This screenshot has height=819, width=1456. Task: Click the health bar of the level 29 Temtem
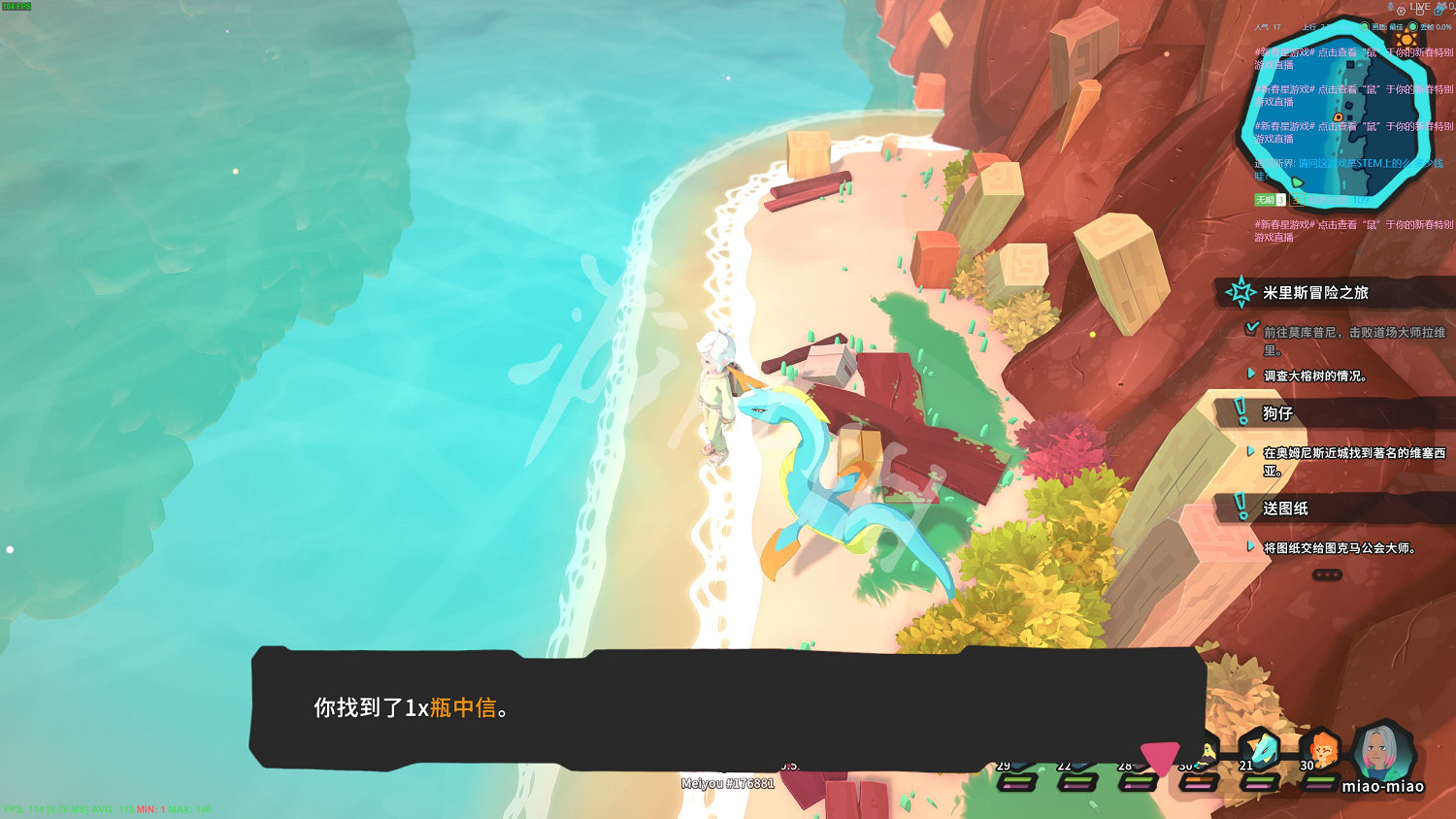pyautogui.click(x=1016, y=782)
